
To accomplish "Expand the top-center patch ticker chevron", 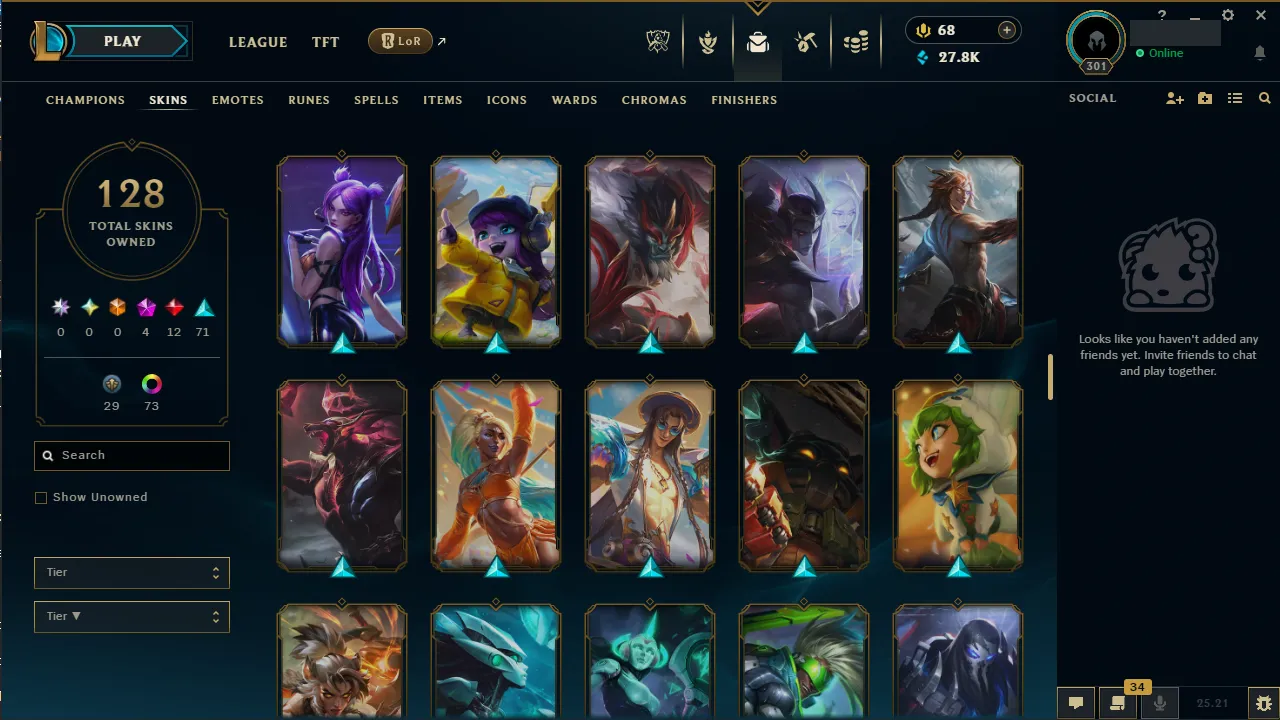I will (x=757, y=9).
